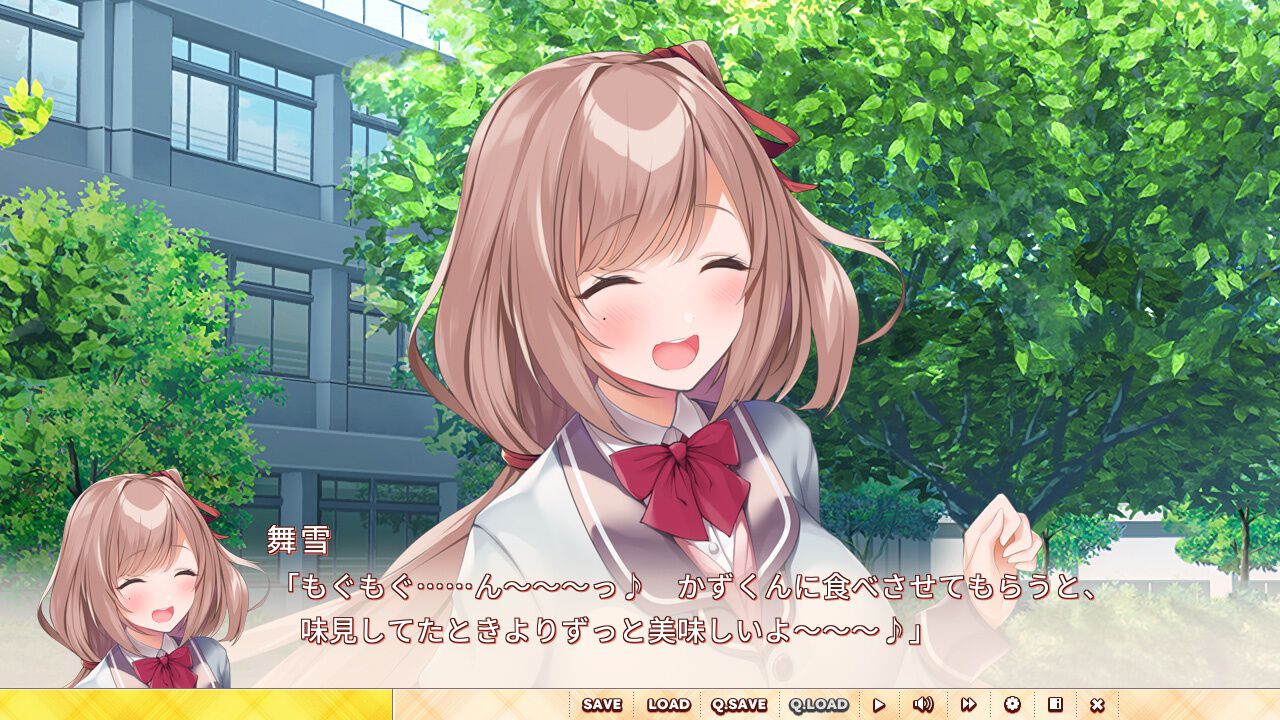Click the speaker volume icon on the toolbar
The height and width of the screenshot is (720, 1280).
pos(923,705)
